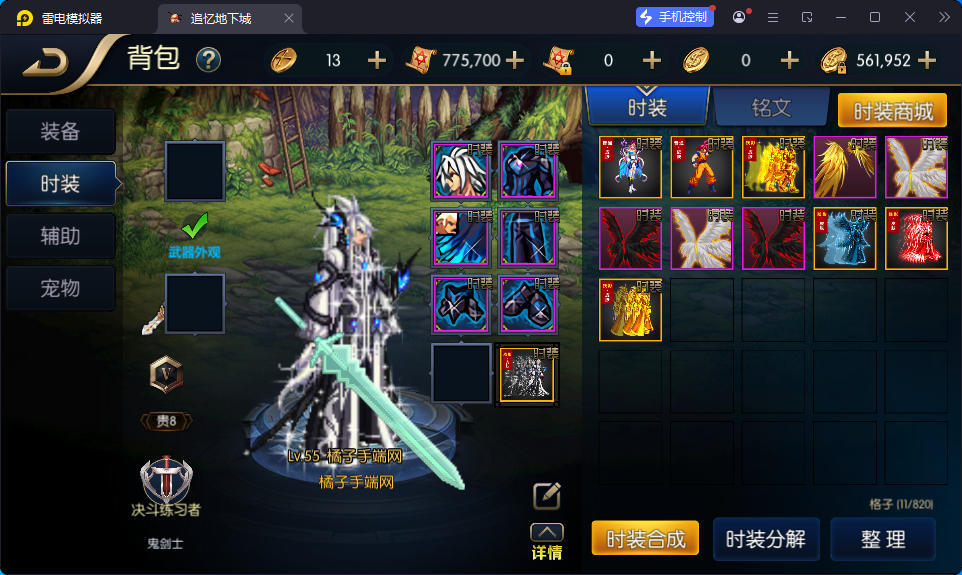Sort the bag with 整理
This screenshot has height=575, width=962.
tap(883, 538)
